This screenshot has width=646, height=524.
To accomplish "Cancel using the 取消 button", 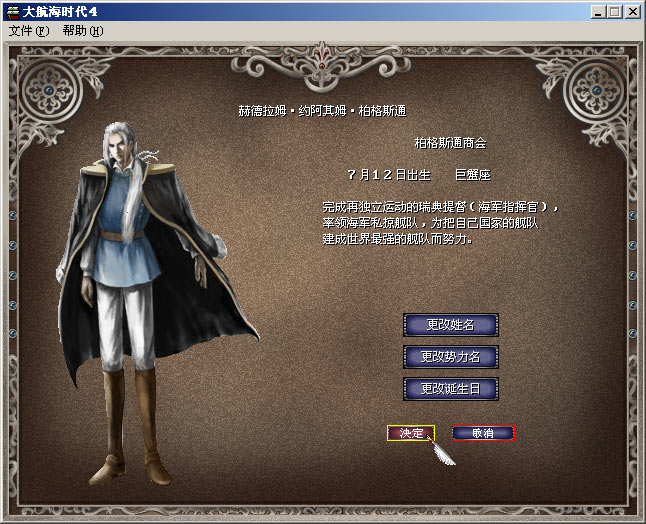I will (483, 433).
